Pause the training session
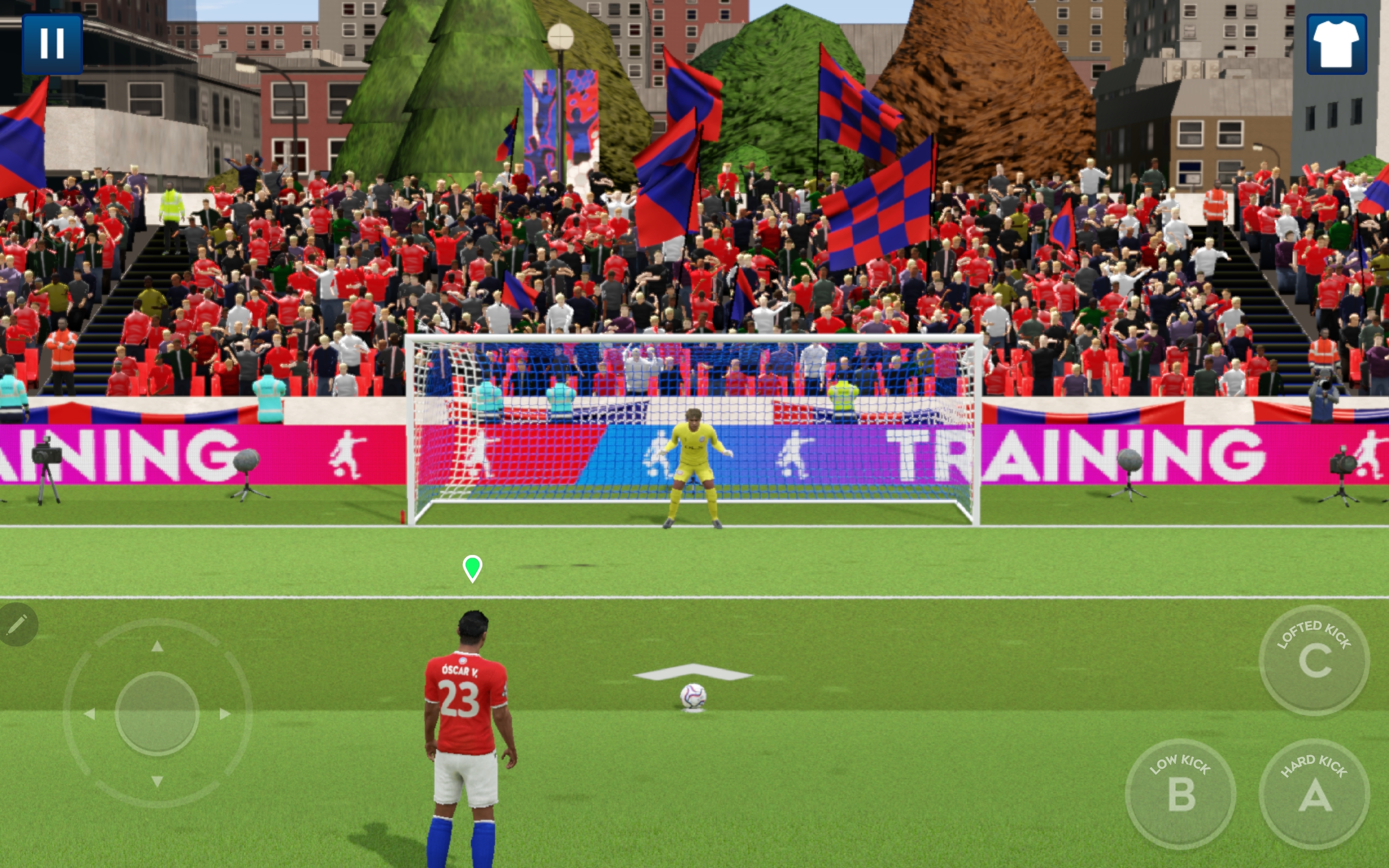The height and width of the screenshot is (868, 1389). pos(52,43)
